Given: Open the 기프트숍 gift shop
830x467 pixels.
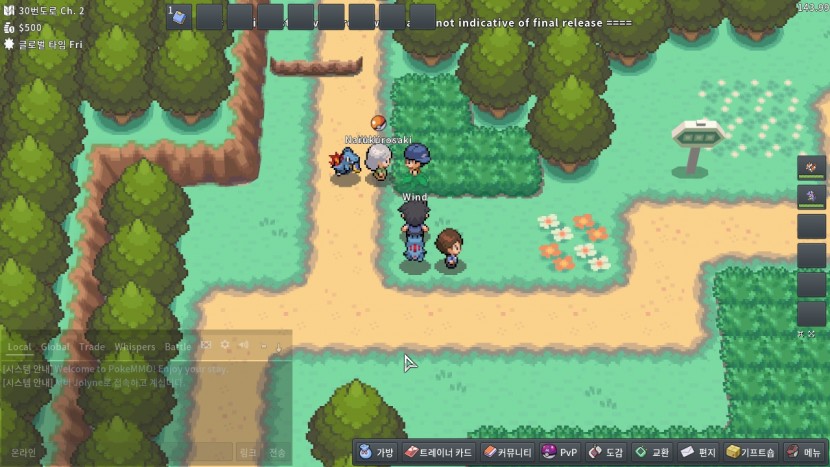Looking at the screenshot, I should click(751, 452).
